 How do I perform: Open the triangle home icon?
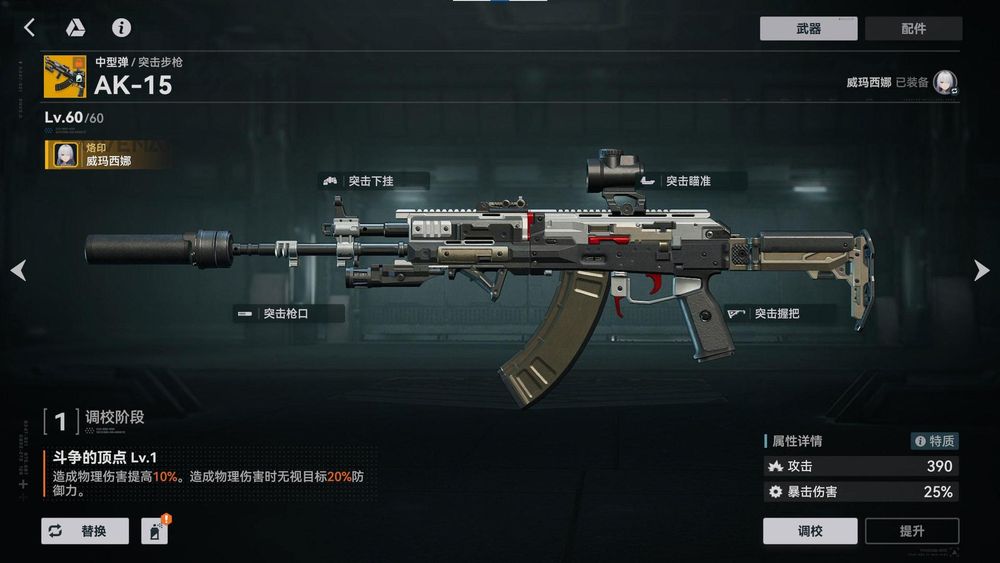[75, 27]
